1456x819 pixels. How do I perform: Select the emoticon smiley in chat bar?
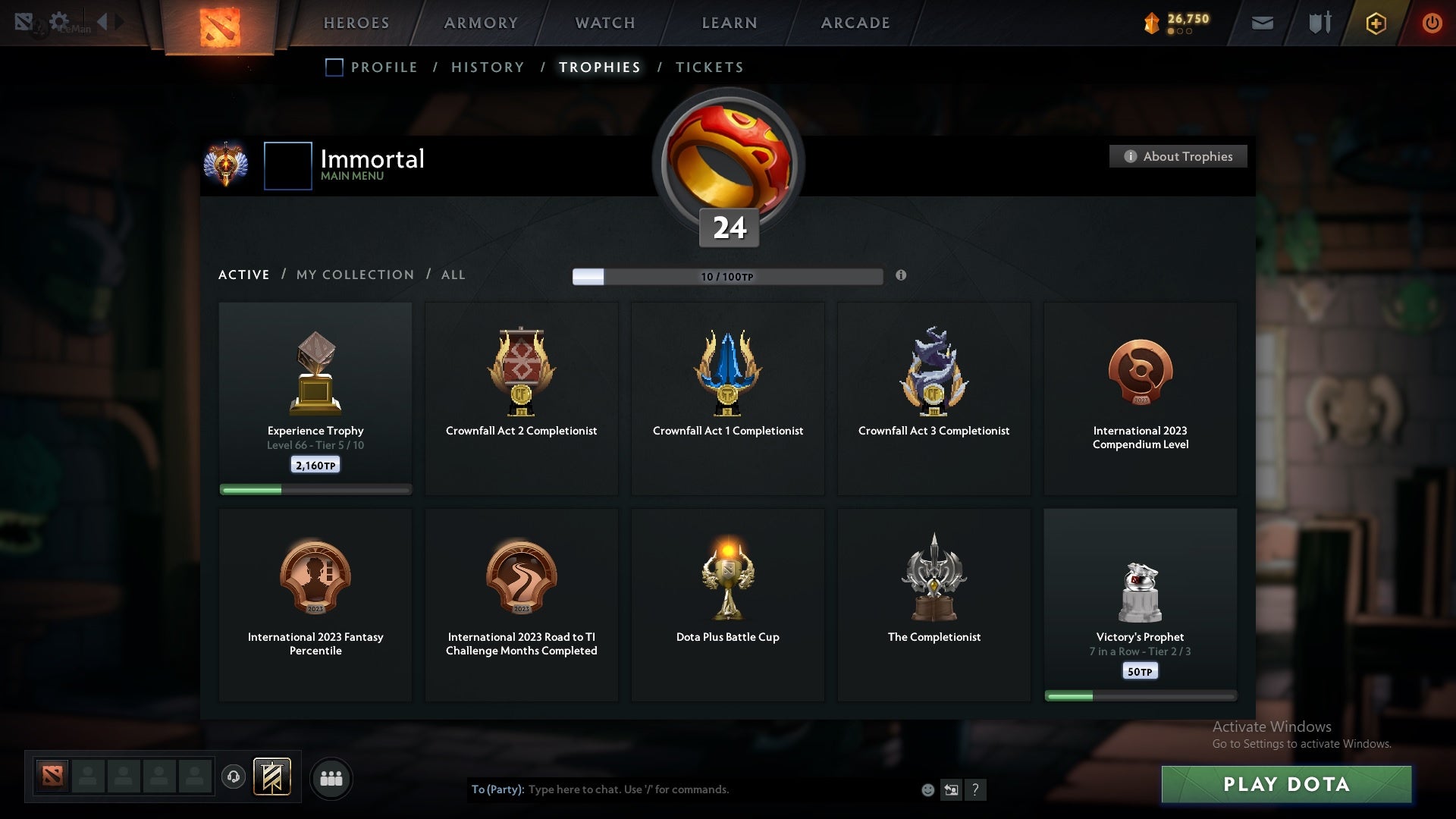pyautogui.click(x=928, y=789)
